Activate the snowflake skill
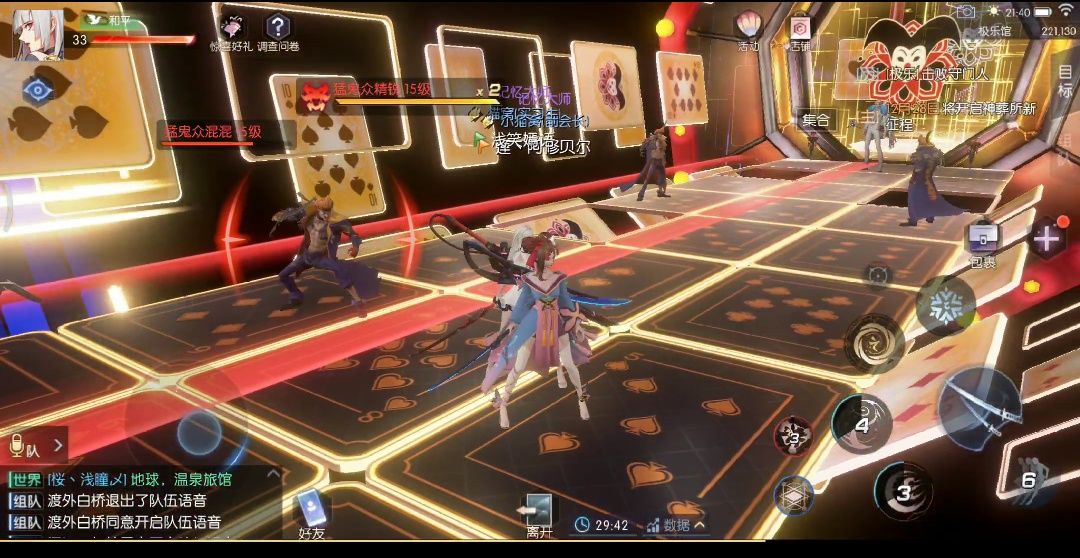The width and height of the screenshot is (1080, 558). coord(944,305)
